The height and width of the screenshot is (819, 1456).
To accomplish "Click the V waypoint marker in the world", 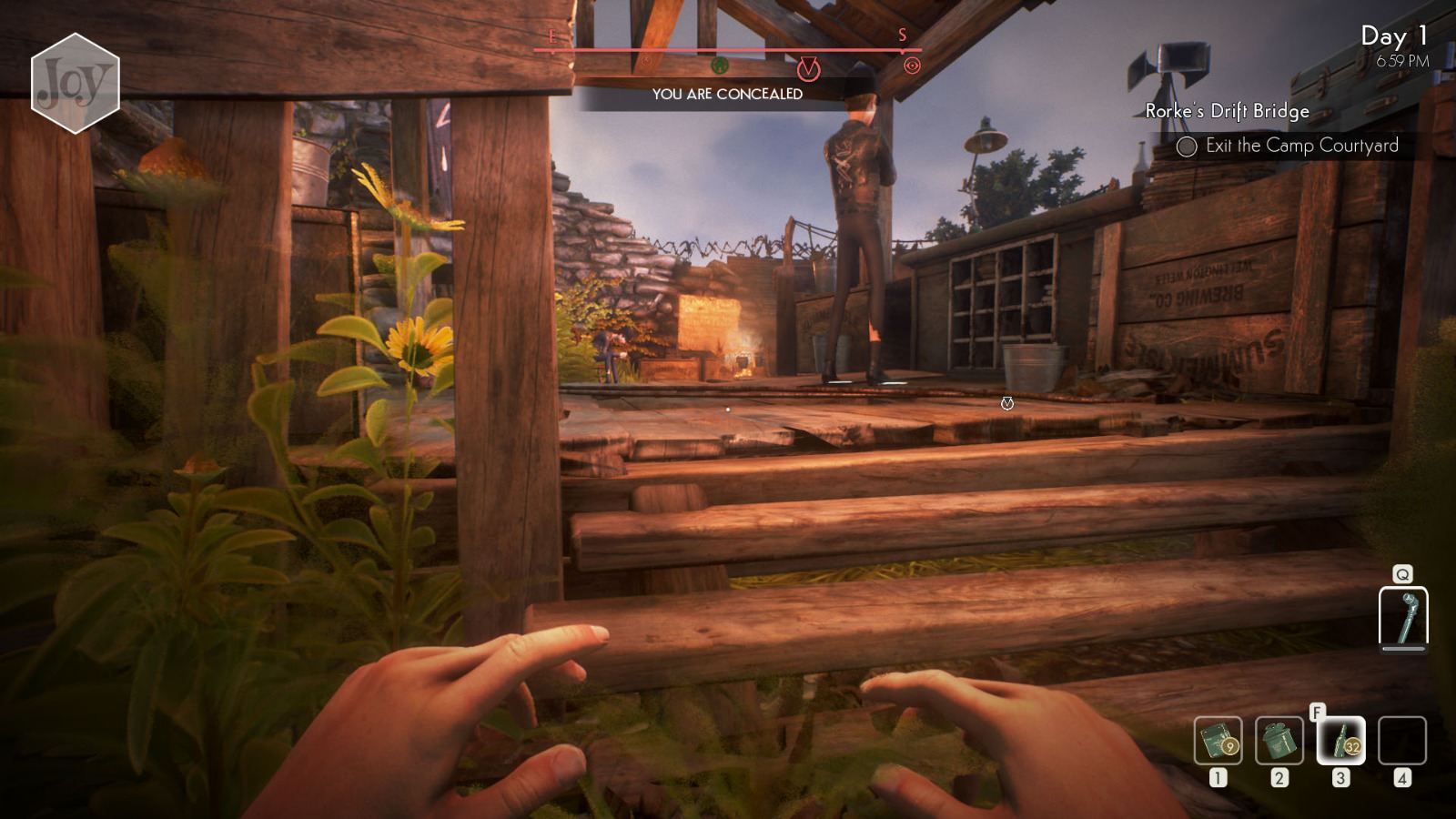I will (1006, 404).
